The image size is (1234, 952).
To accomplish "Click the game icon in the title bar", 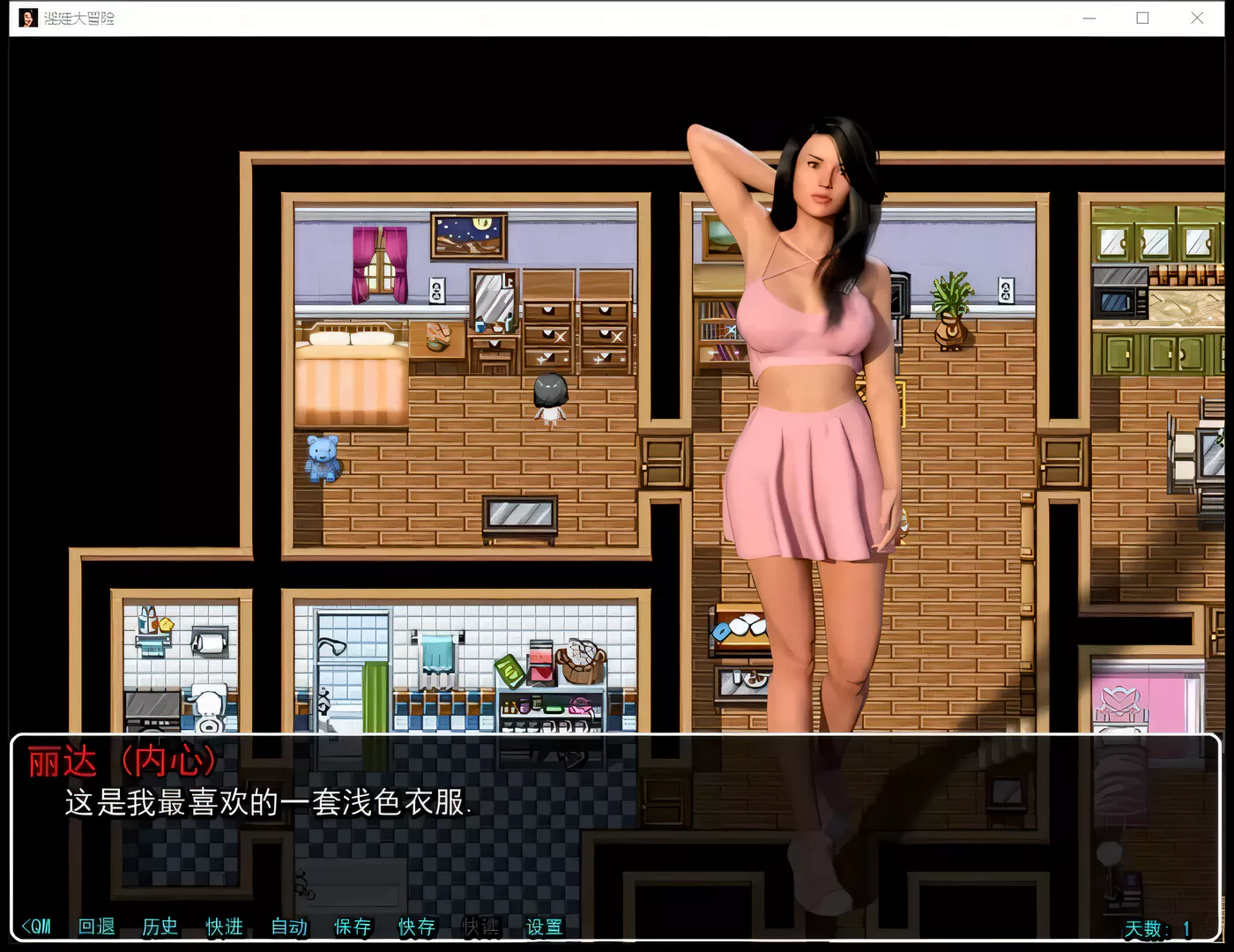I will (x=27, y=18).
